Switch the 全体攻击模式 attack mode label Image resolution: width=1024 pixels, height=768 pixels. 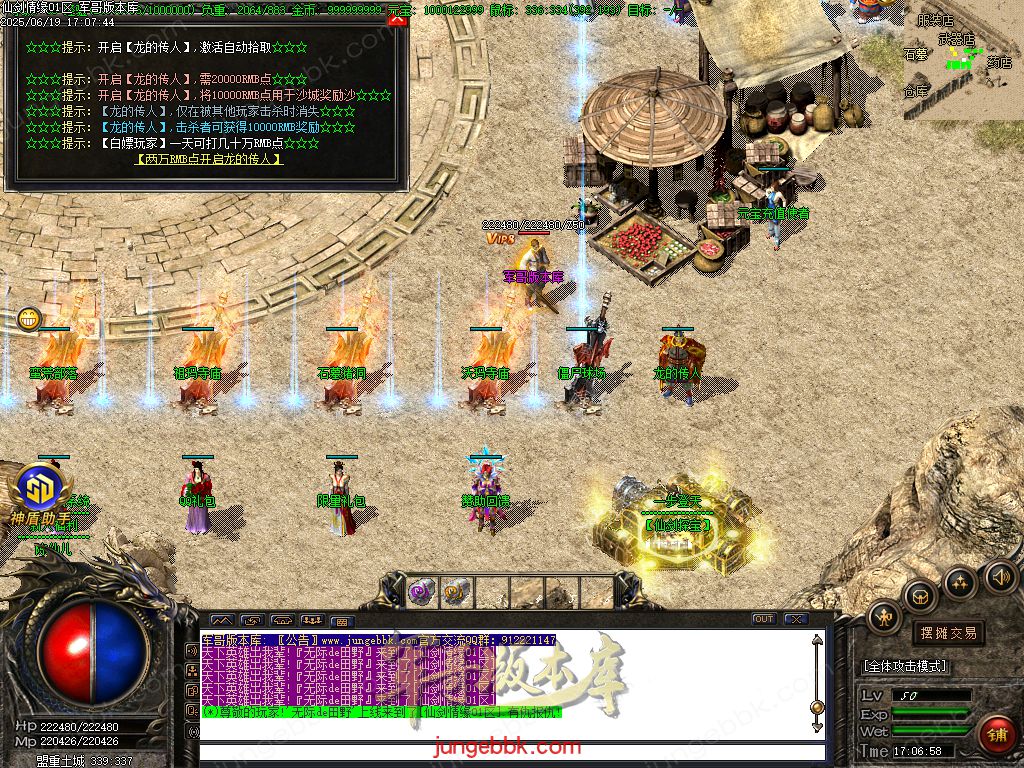pyautogui.click(x=906, y=666)
